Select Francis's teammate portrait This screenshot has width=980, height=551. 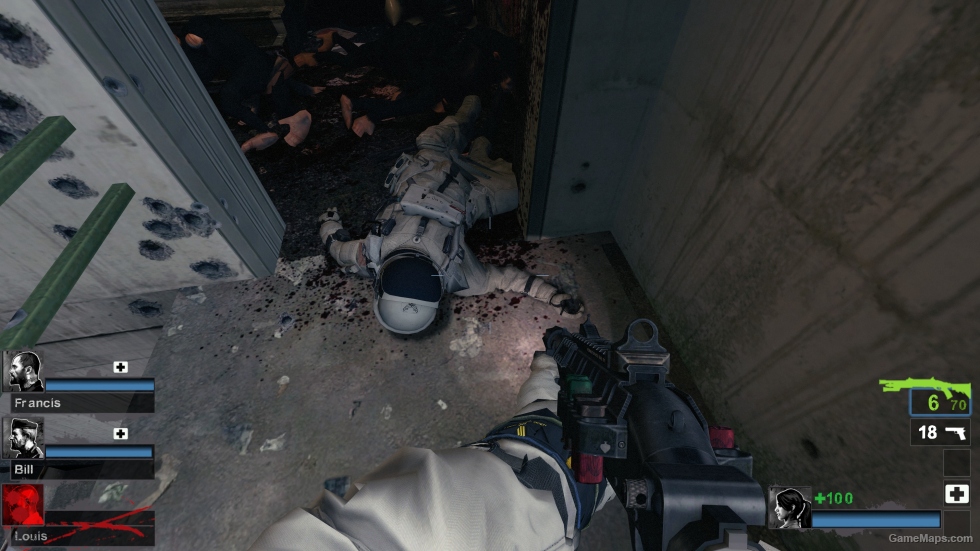(x=25, y=371)
